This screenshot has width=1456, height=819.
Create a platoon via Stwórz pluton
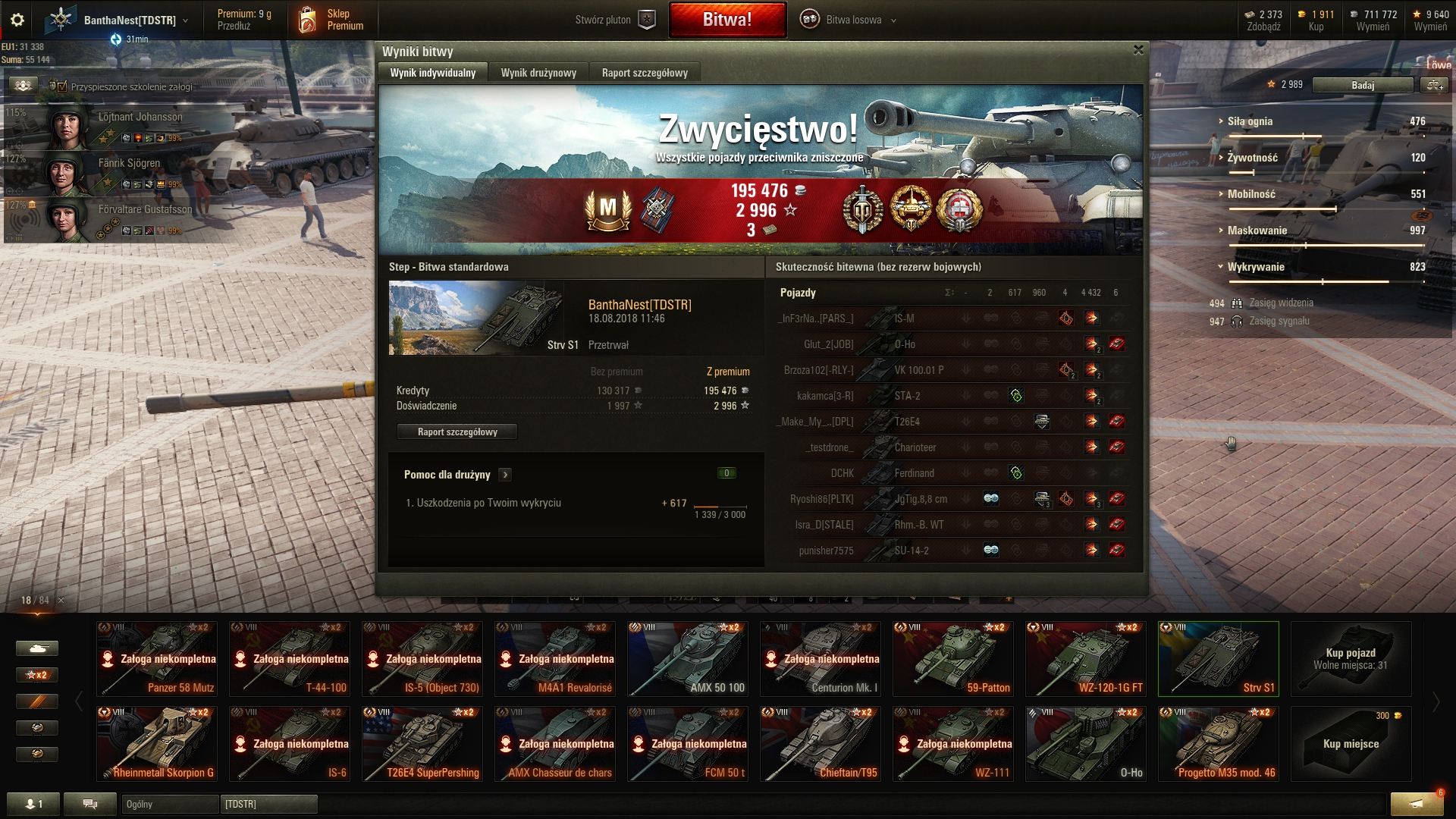(614, 20)
